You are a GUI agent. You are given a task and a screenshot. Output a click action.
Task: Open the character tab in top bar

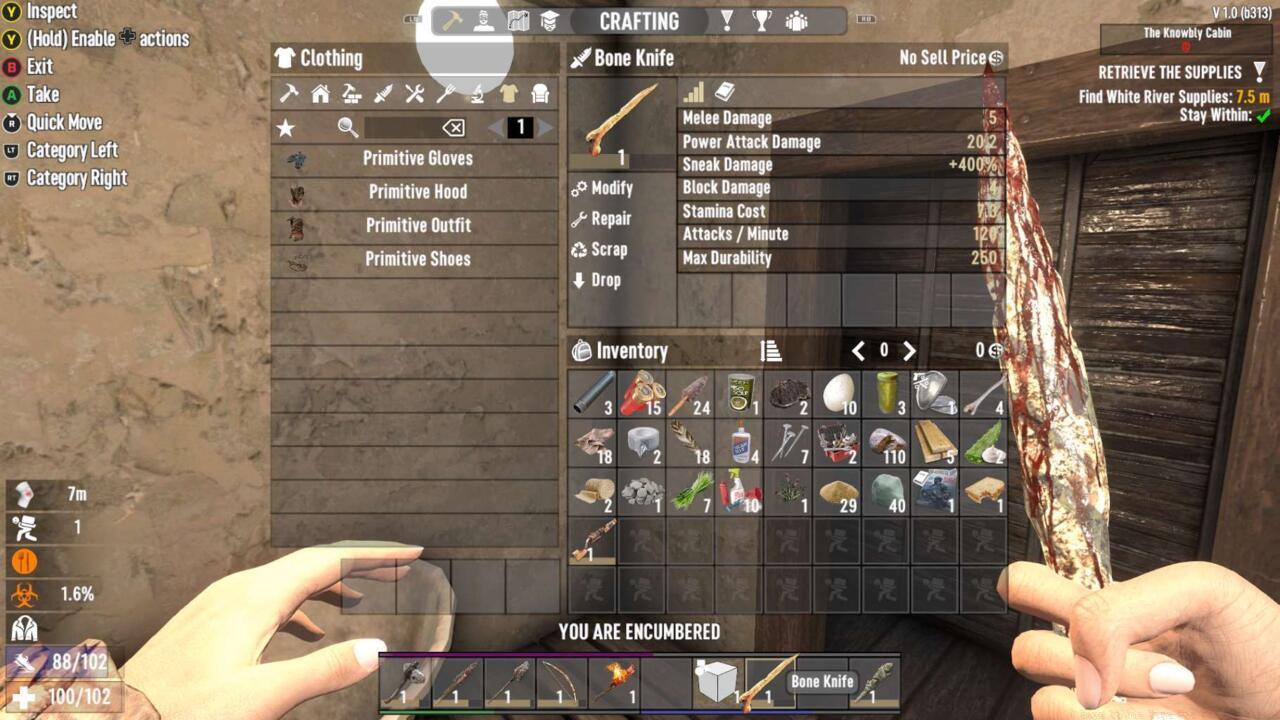[x=484, y=21]
